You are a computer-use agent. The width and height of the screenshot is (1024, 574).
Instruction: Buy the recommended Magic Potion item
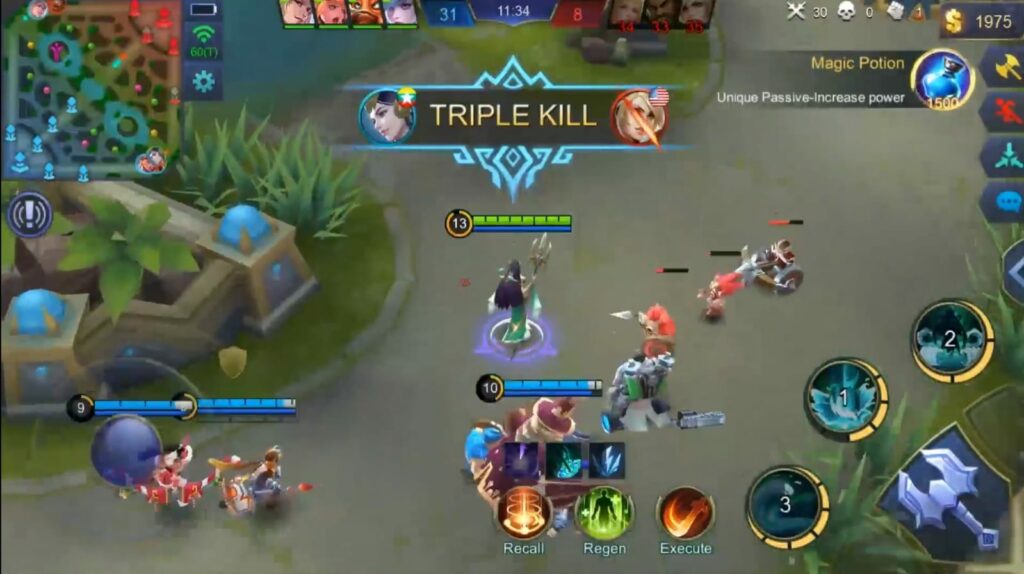[x=942, y=80]
